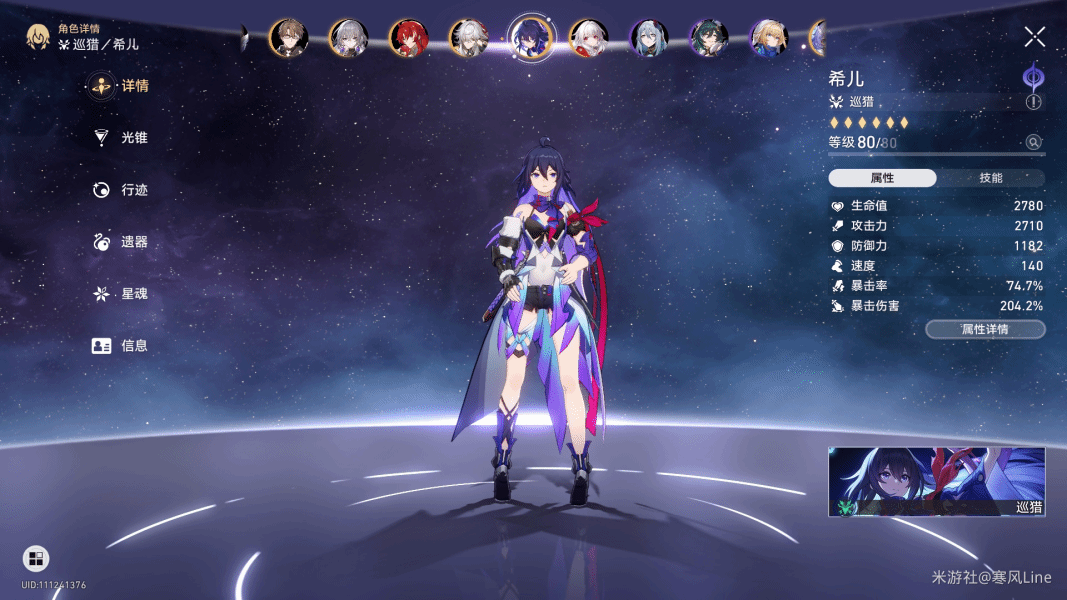Open the equipped light cone thumbnail
The image size is (1067, 600).
click(936, 482)
